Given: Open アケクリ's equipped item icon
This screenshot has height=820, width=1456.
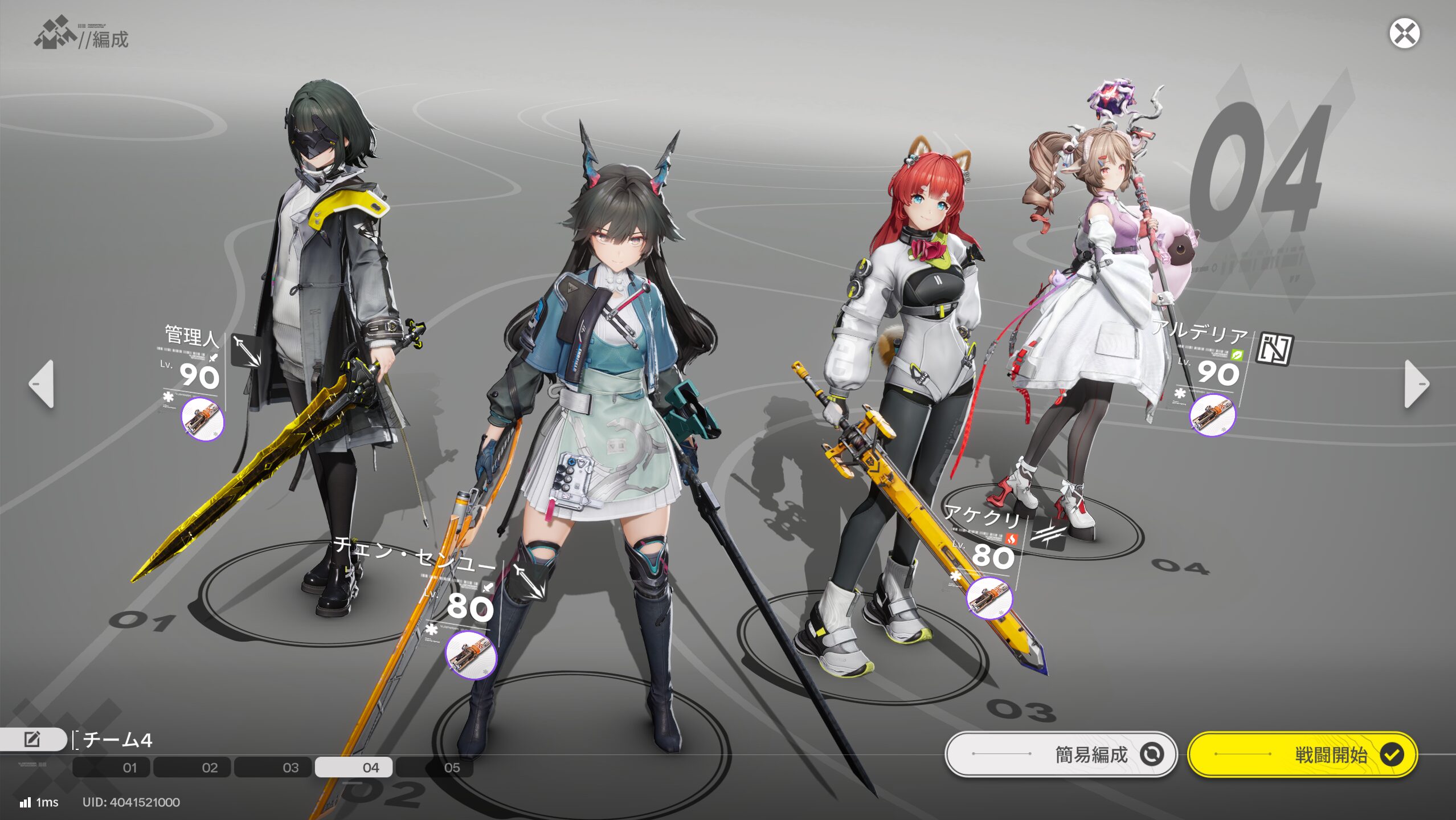Looking at the screenshot, I should (989, 598).
